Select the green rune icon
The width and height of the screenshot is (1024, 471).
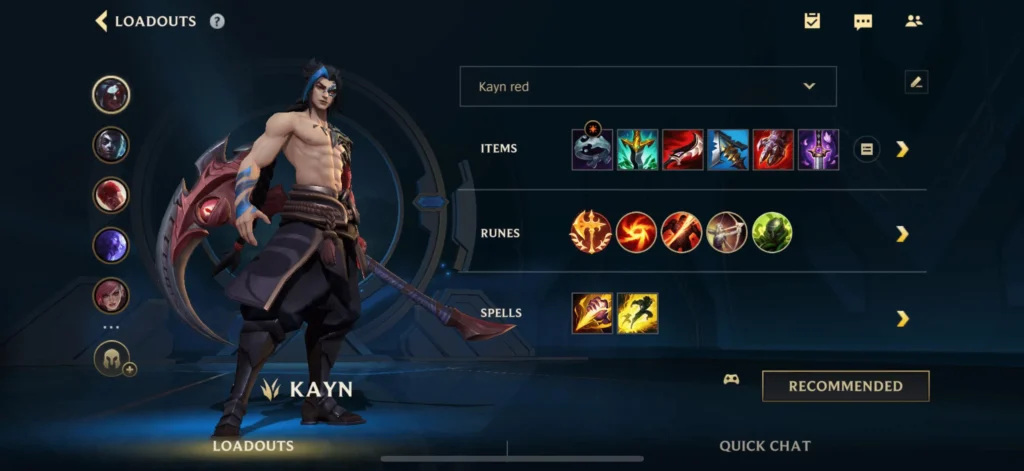(x=772, y=233)
